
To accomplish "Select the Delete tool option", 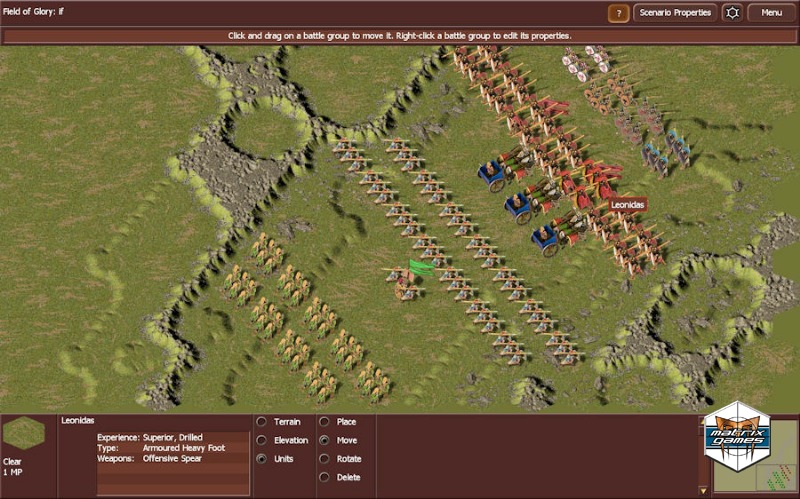I will tap(324, 477).
